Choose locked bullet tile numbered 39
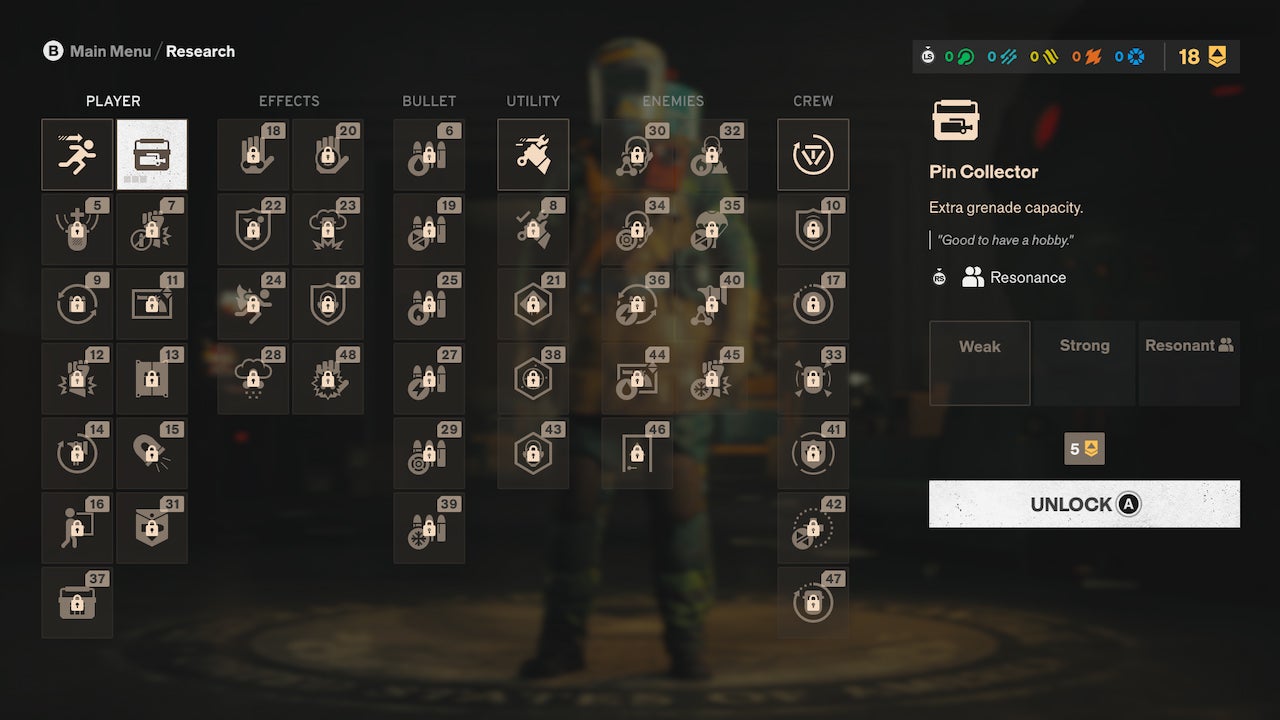This screenshot has width=1280, height=720. 429,528
